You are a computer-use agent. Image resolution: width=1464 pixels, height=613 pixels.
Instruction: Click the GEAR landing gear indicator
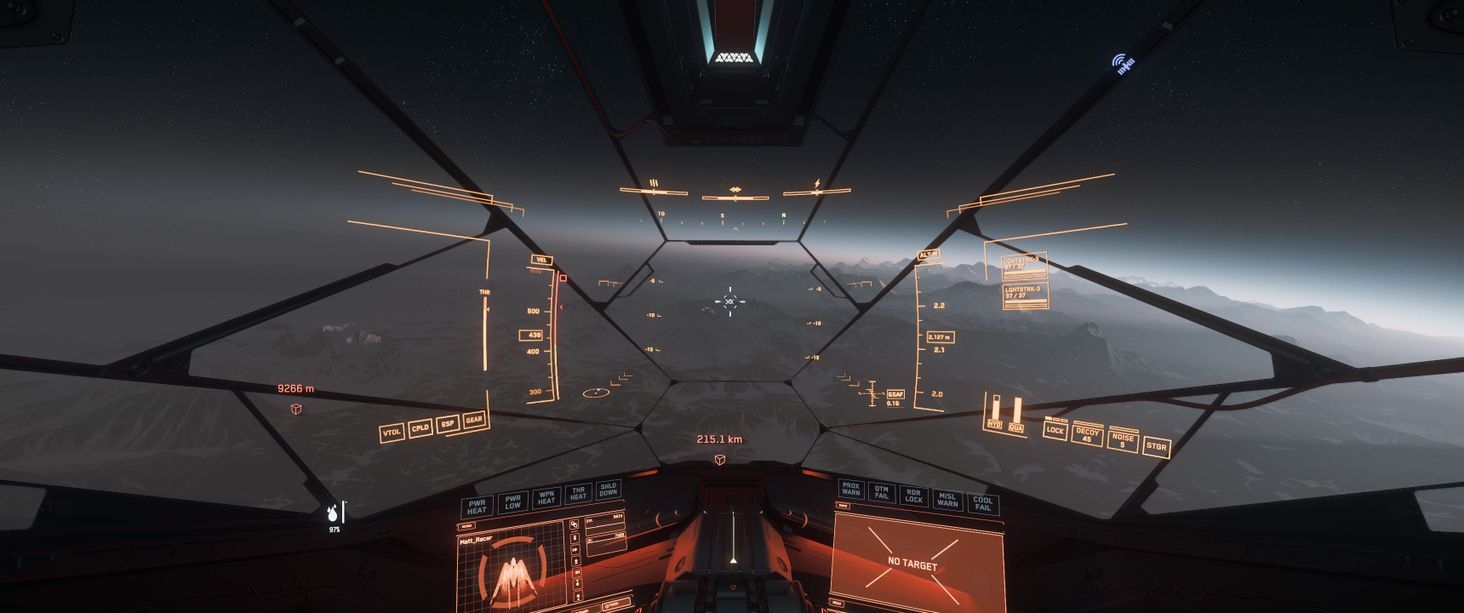pyautogui.click(x=475, y=419)
